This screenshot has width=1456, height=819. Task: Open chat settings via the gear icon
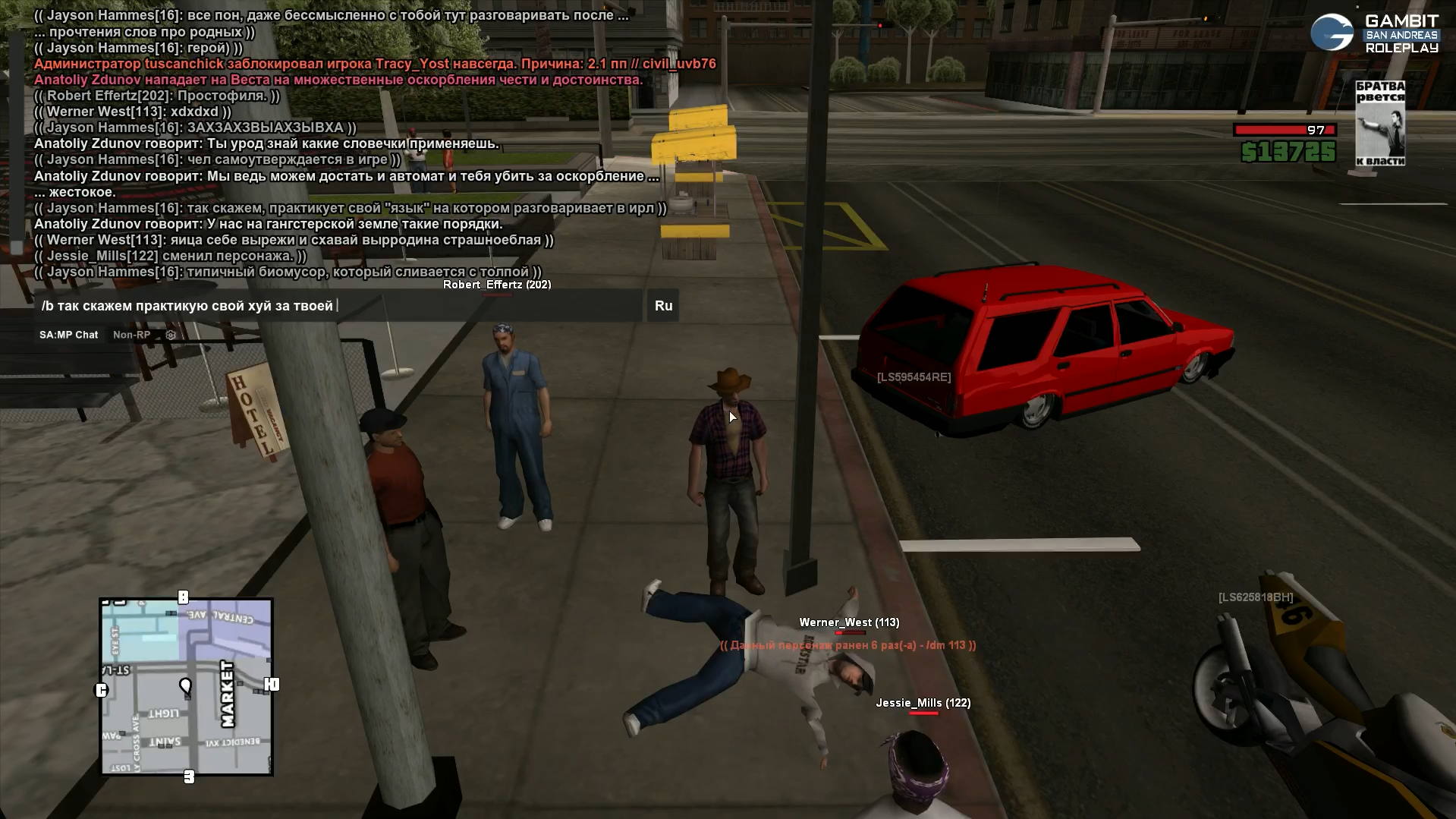[x=171, y=335]
